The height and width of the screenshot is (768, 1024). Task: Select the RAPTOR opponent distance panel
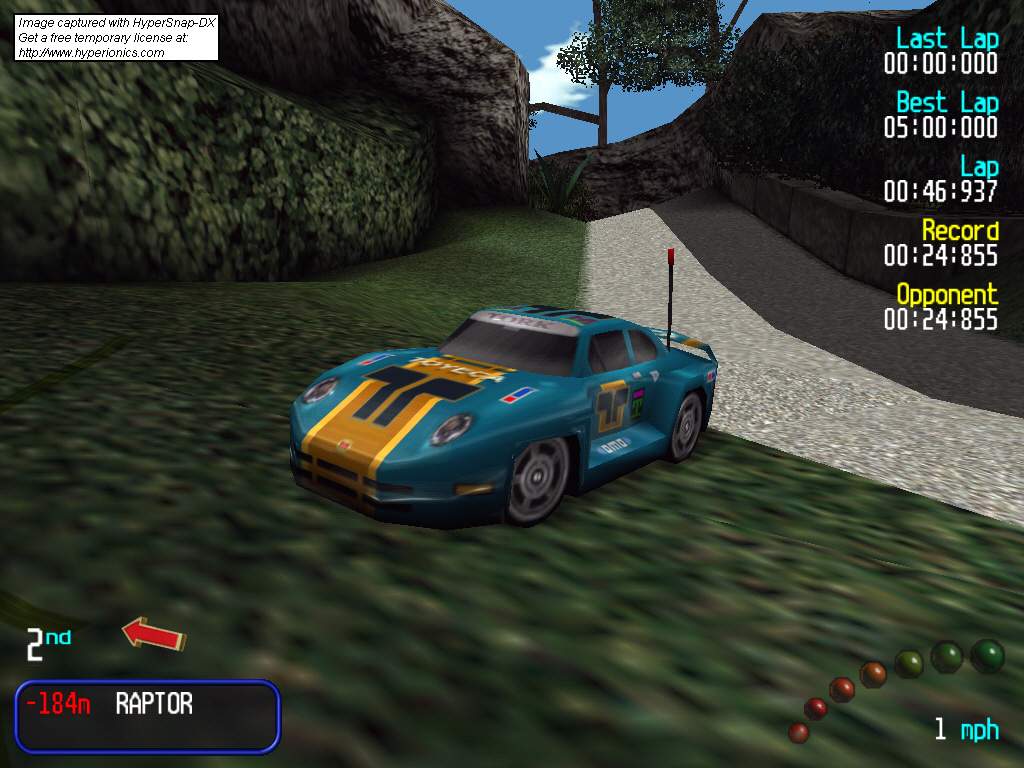(147, 715)
